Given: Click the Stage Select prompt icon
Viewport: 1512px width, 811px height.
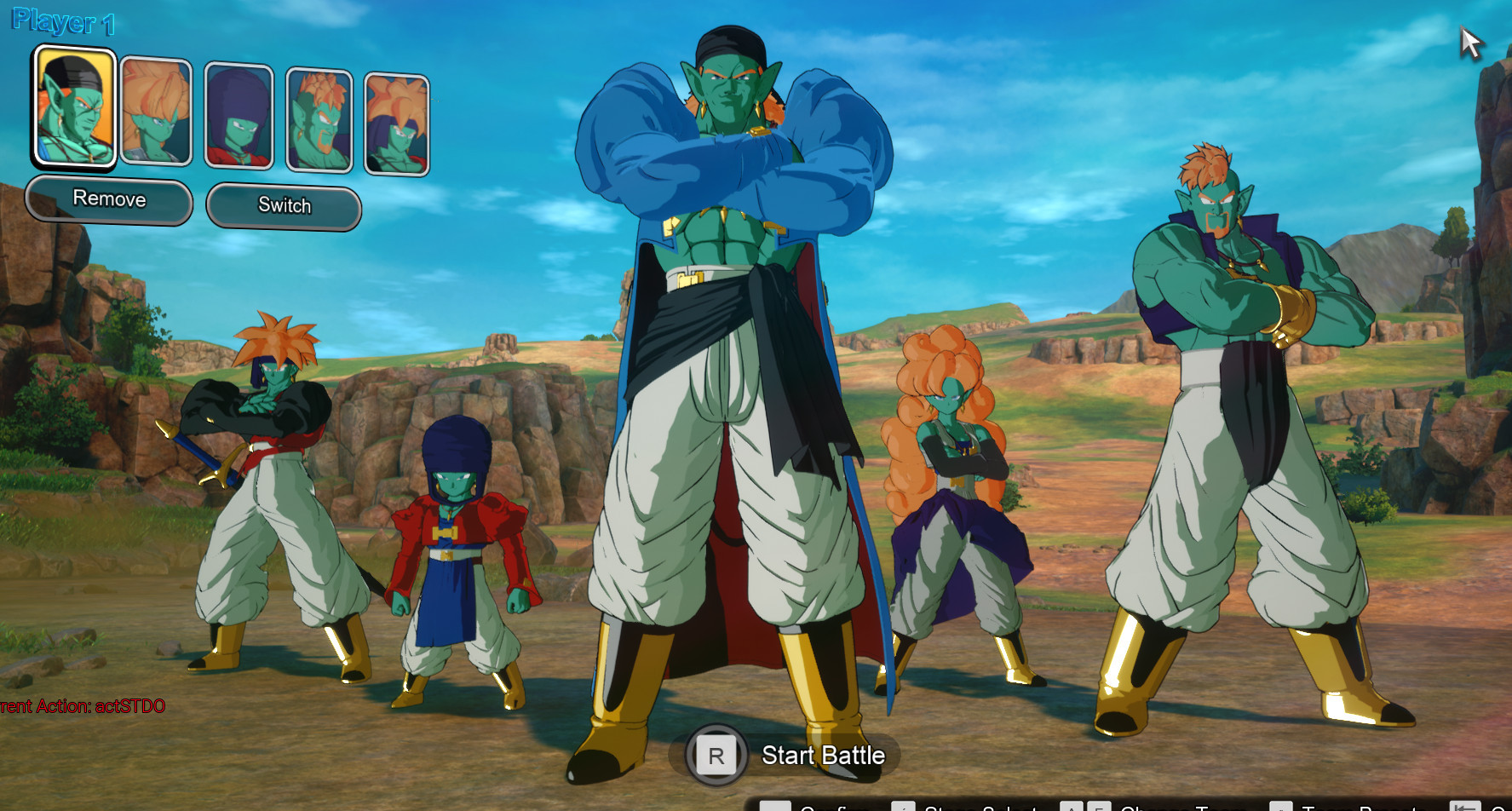Looking at the screenshot, I should 905,807.
